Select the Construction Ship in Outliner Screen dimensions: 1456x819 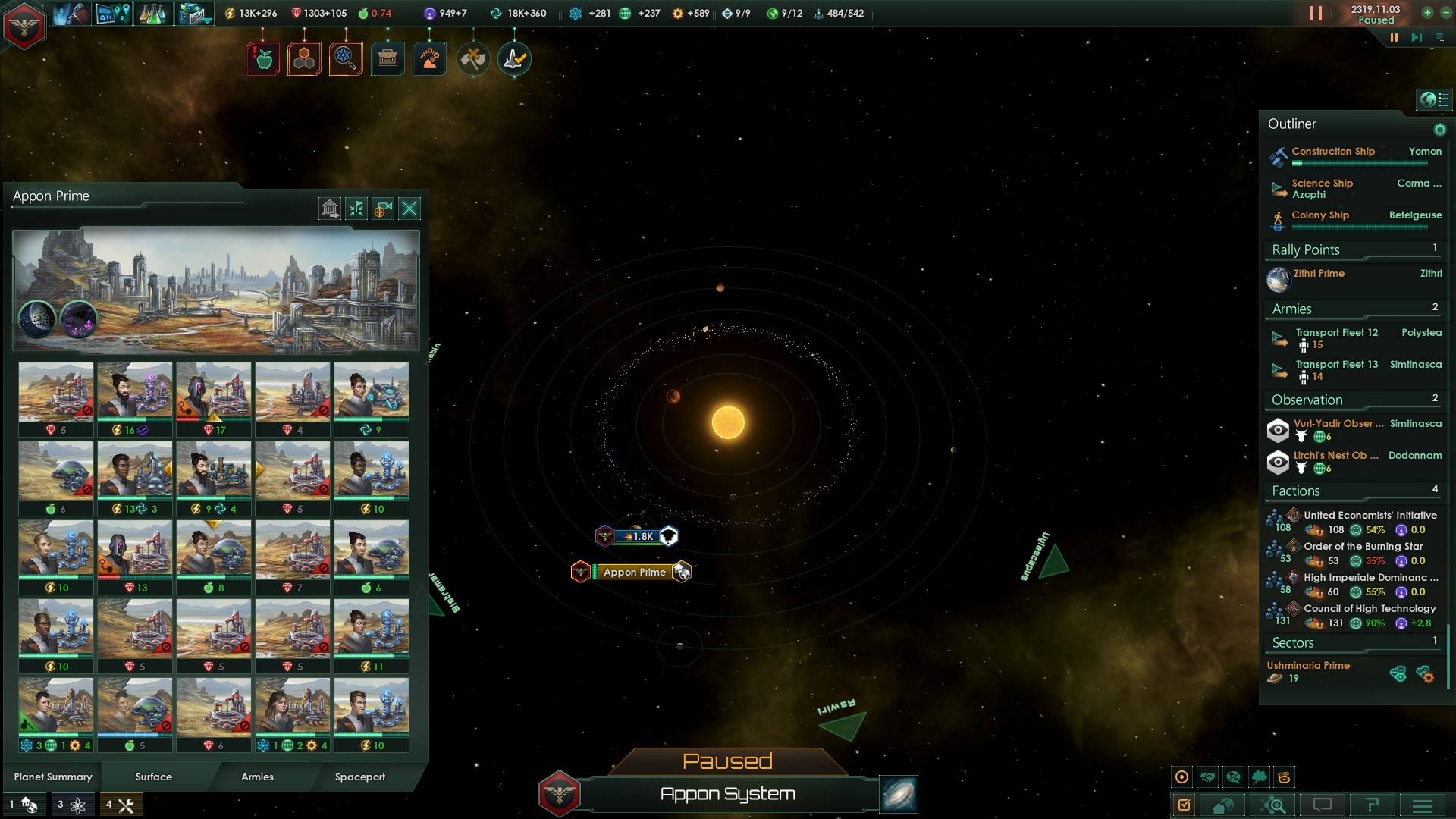(1333, 152)
